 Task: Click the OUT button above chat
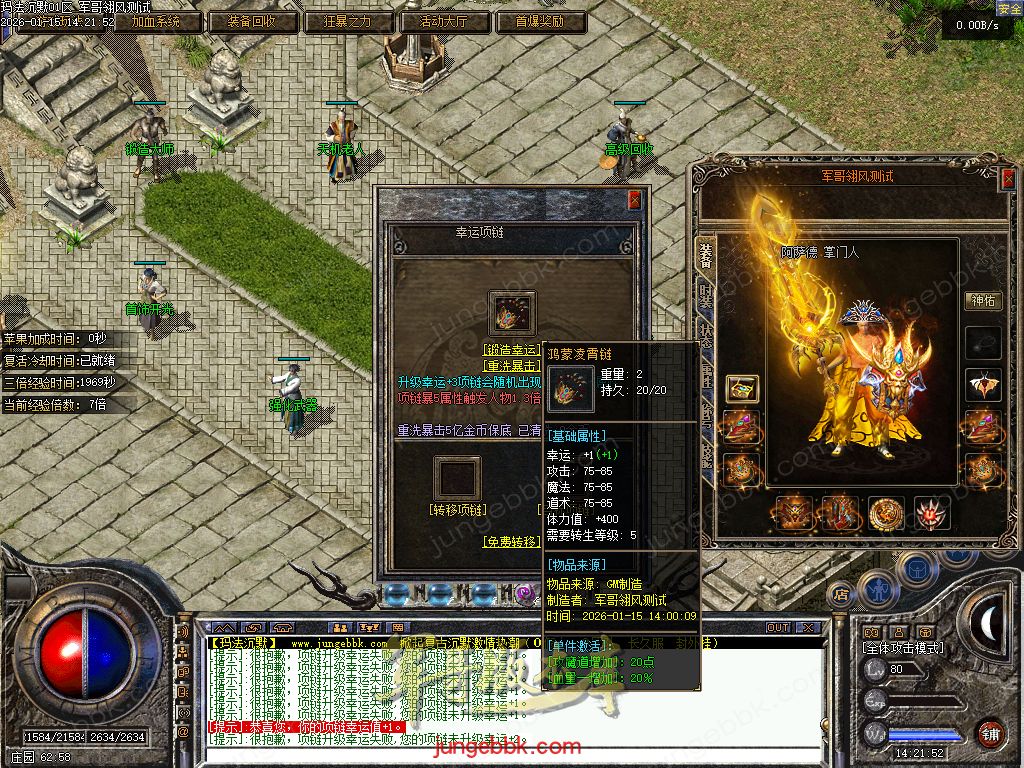click(x=778, y=628)
